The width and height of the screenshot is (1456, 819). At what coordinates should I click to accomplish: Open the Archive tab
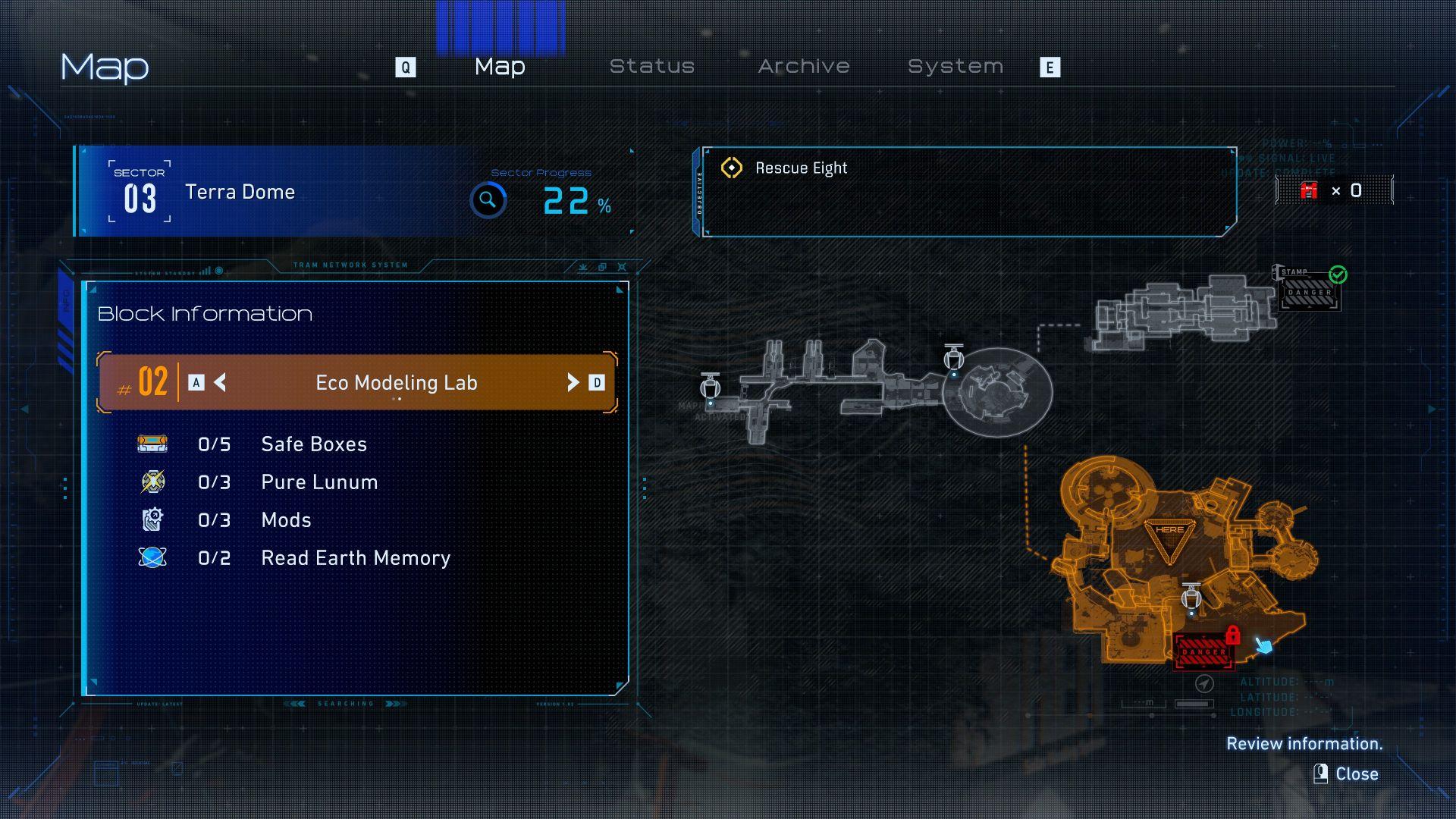coord(804,67)
